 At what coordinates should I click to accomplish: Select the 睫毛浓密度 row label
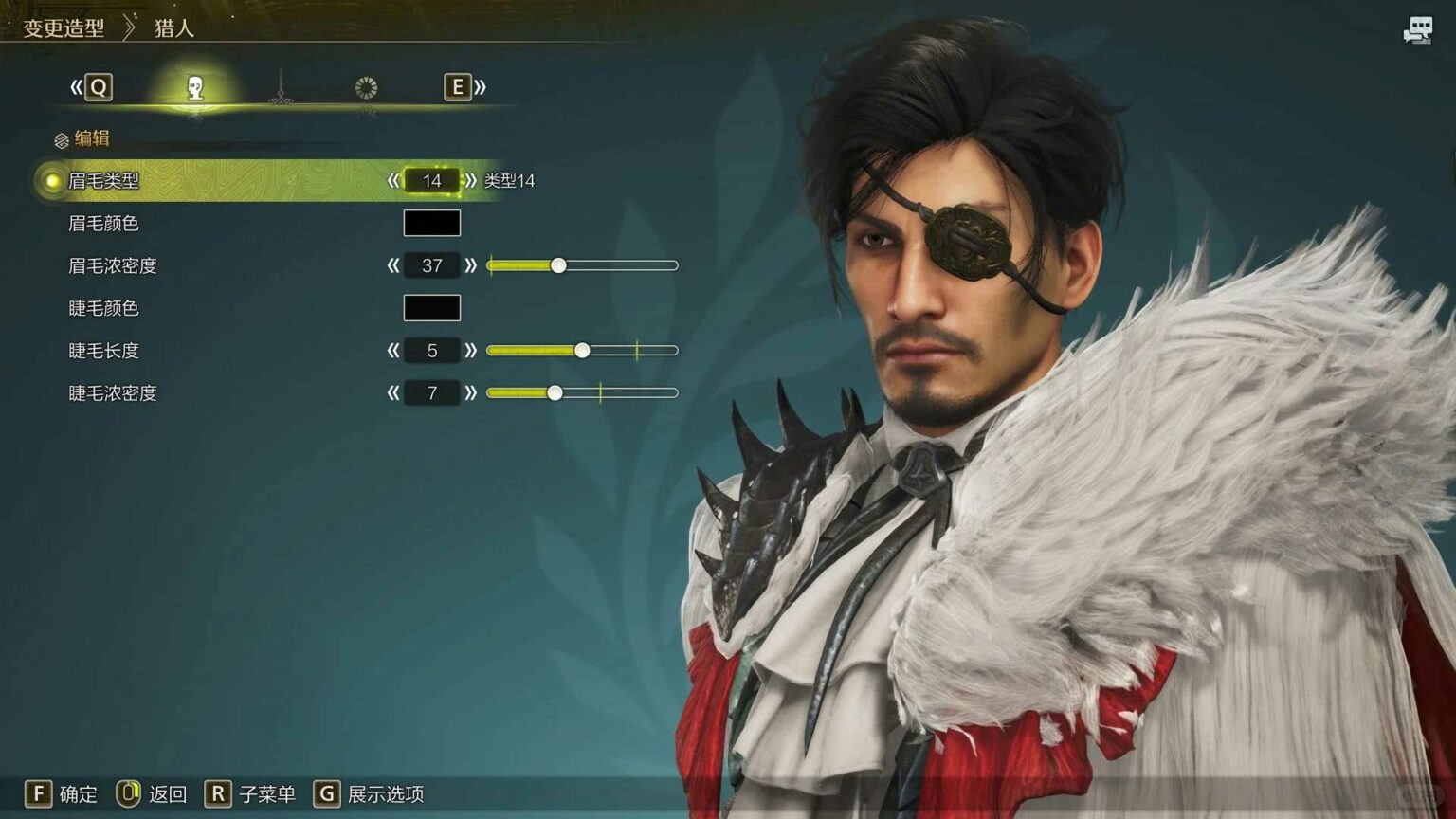point(112,392)
